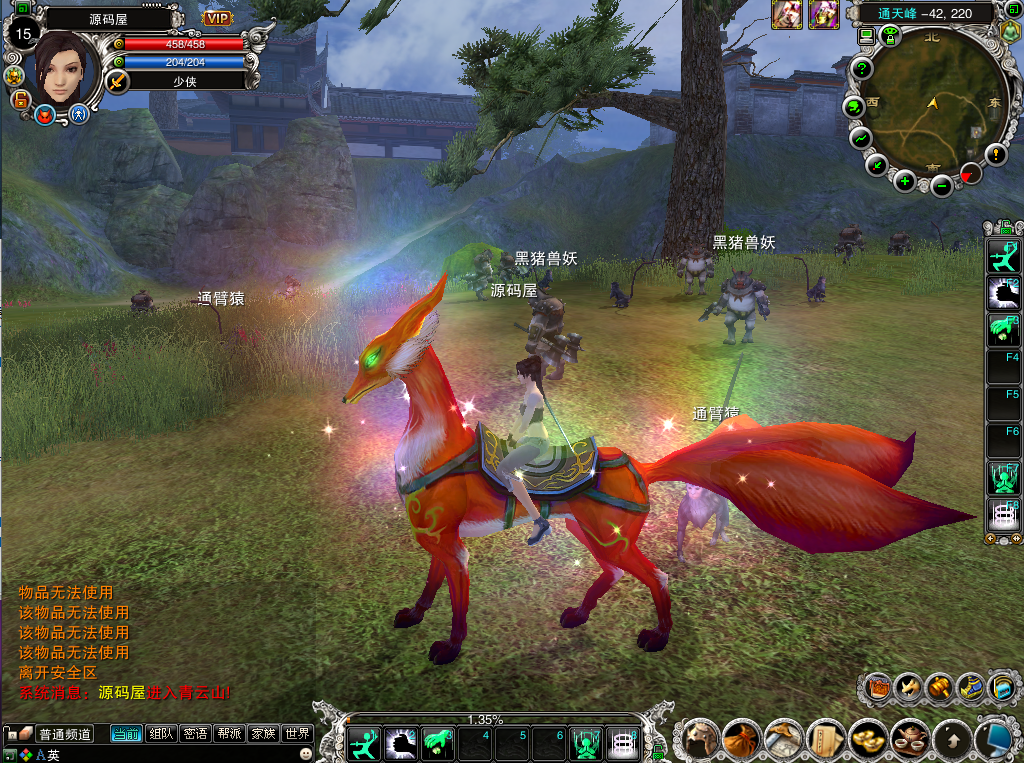Click the teapot and cups icon
1024x763 pixels.
[x=909, y=740]
